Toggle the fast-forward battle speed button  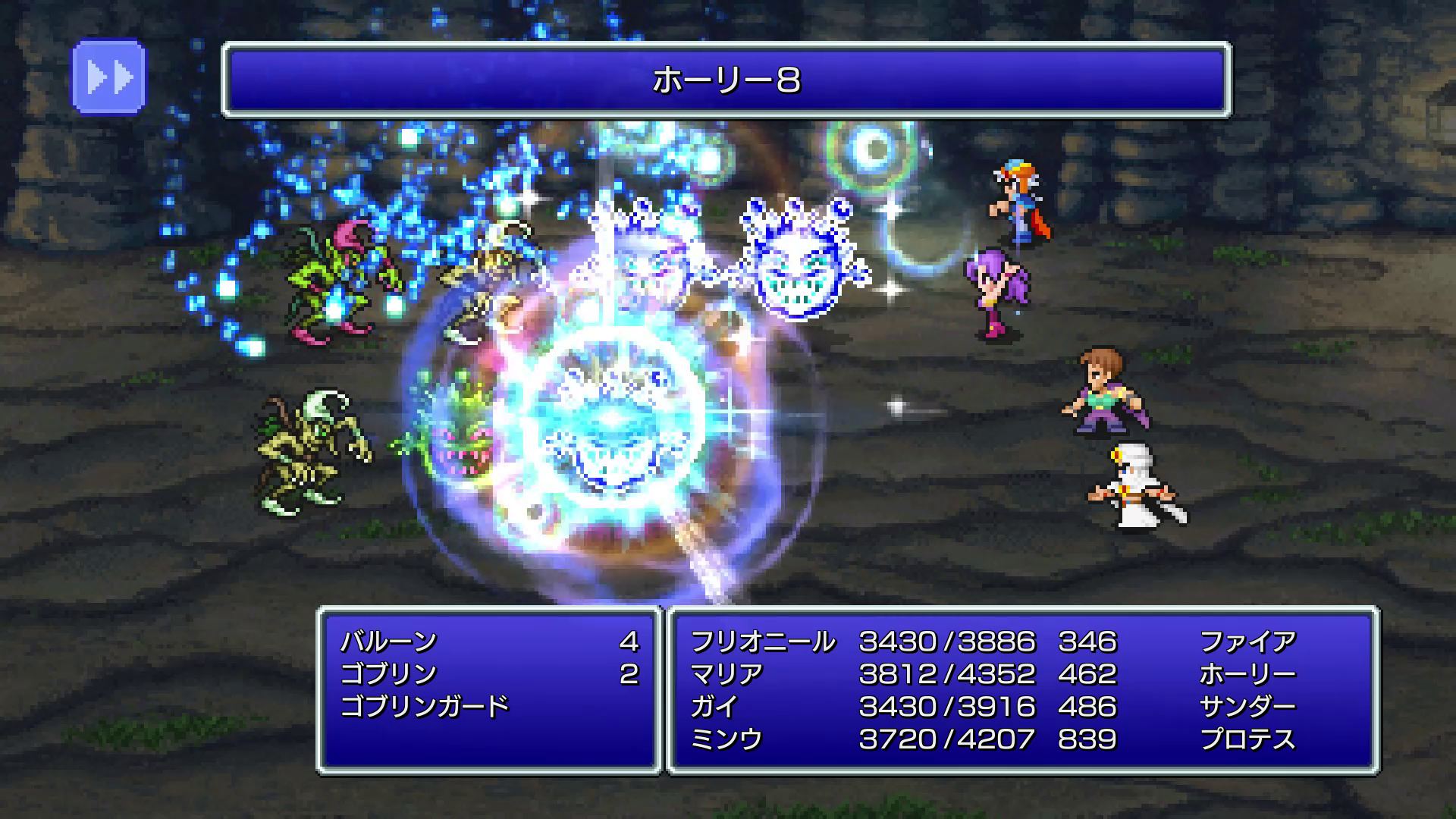click(x=108, y=77)
